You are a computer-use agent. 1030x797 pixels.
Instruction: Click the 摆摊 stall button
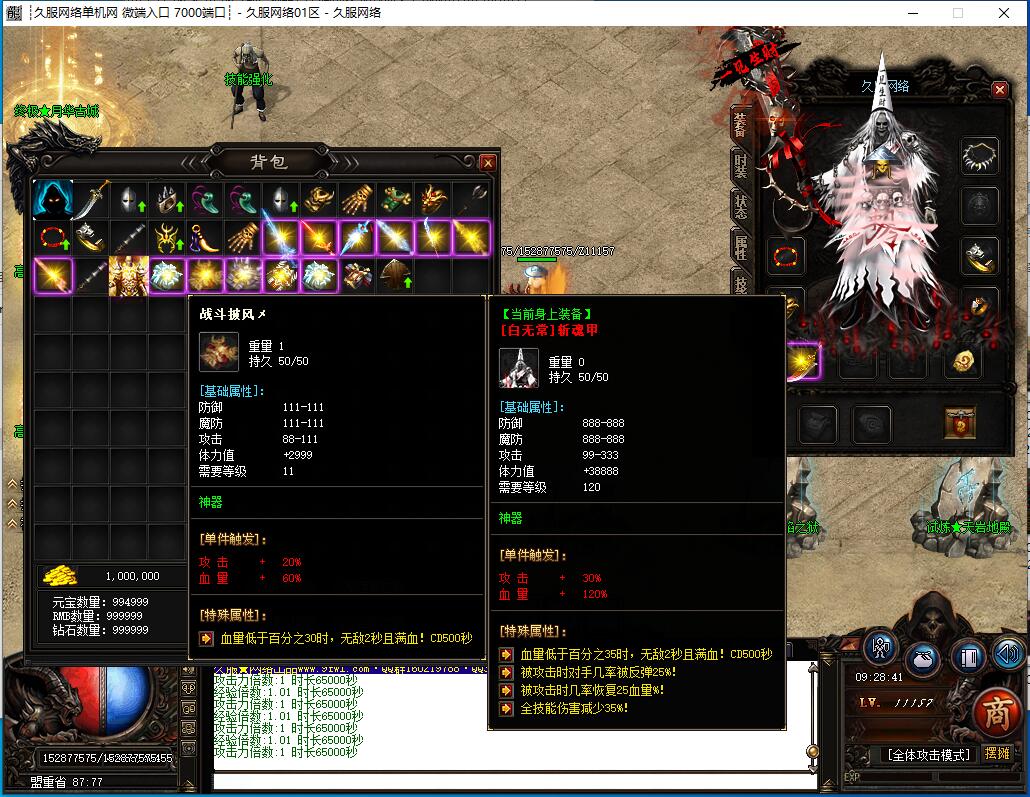(x=998, y=753)
